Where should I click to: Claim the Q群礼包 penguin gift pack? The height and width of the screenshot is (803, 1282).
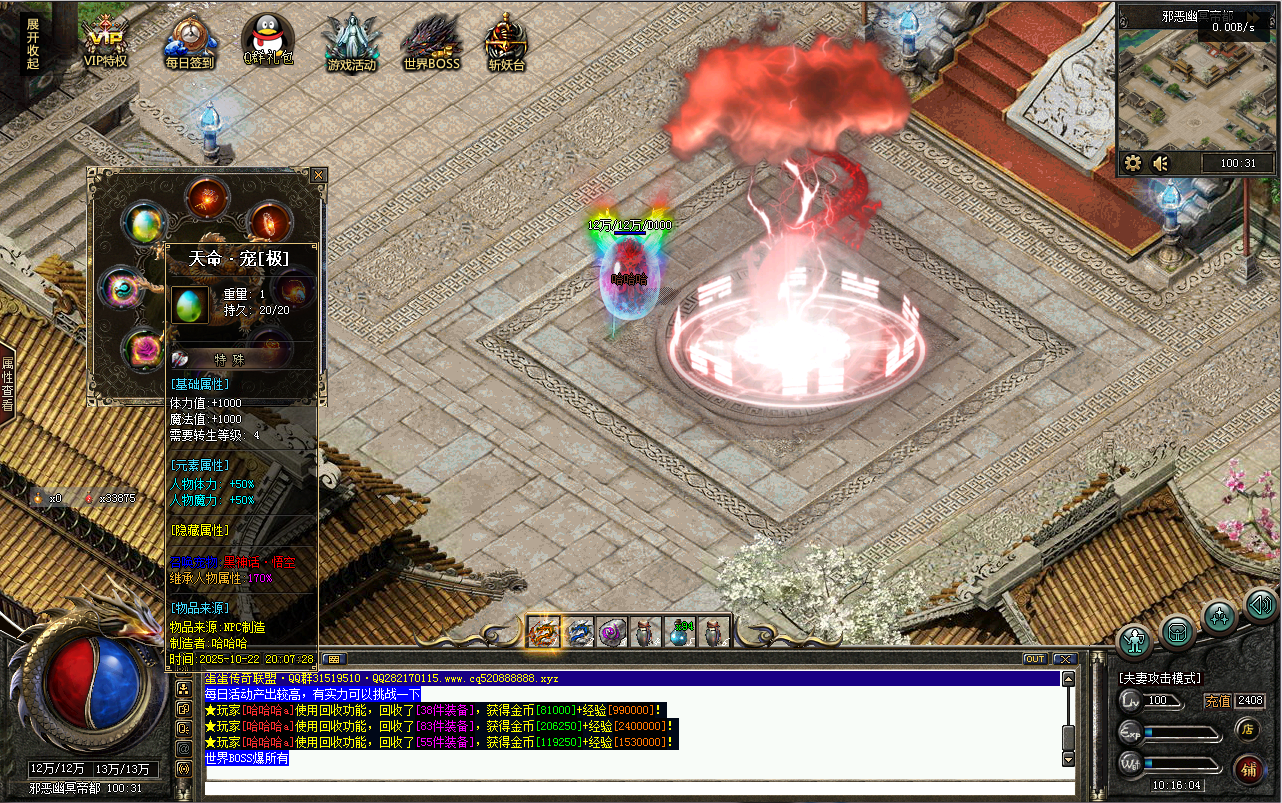tap(268, 43)
